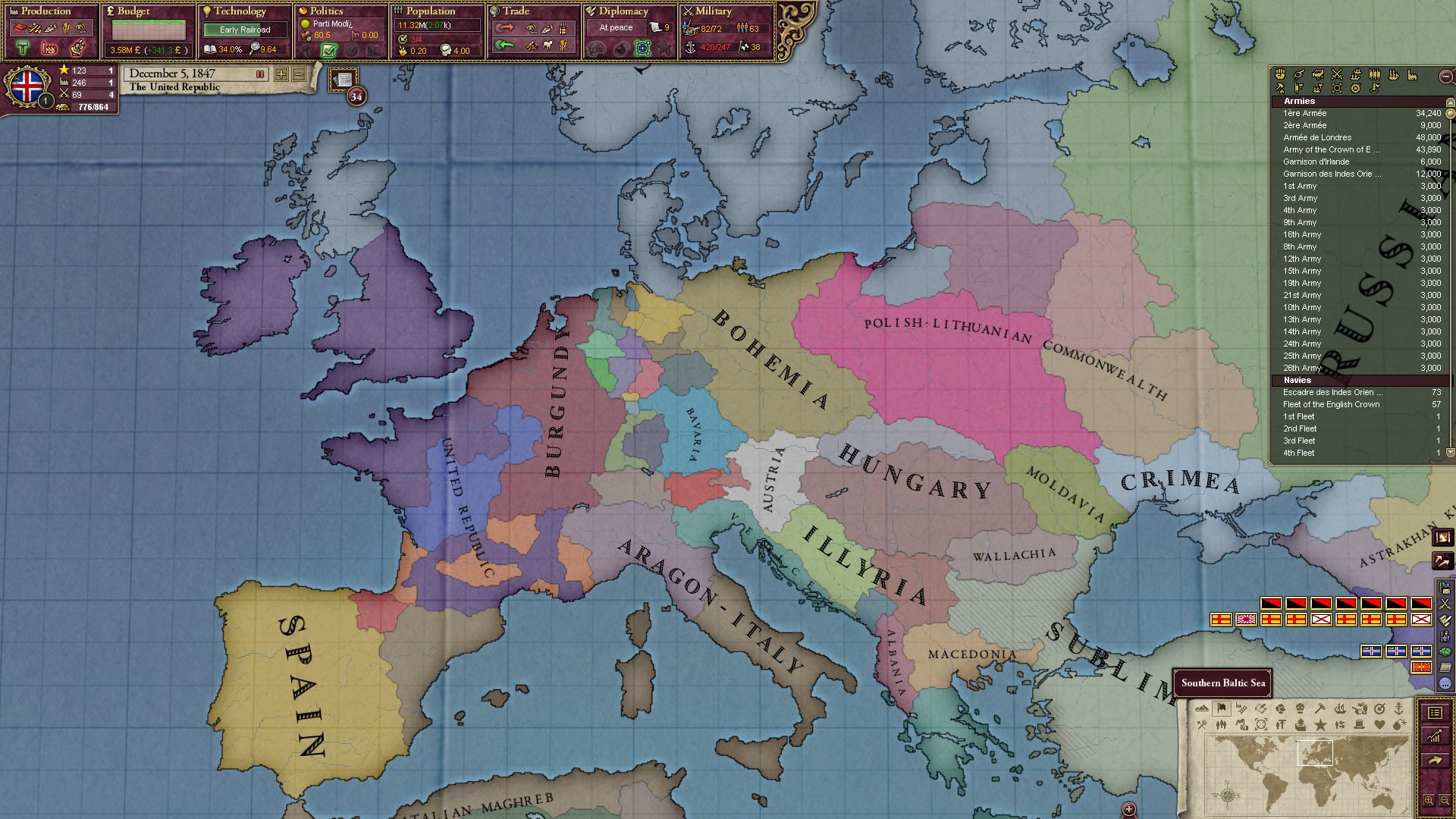Select the political flag map mode

click(1222, 708)
